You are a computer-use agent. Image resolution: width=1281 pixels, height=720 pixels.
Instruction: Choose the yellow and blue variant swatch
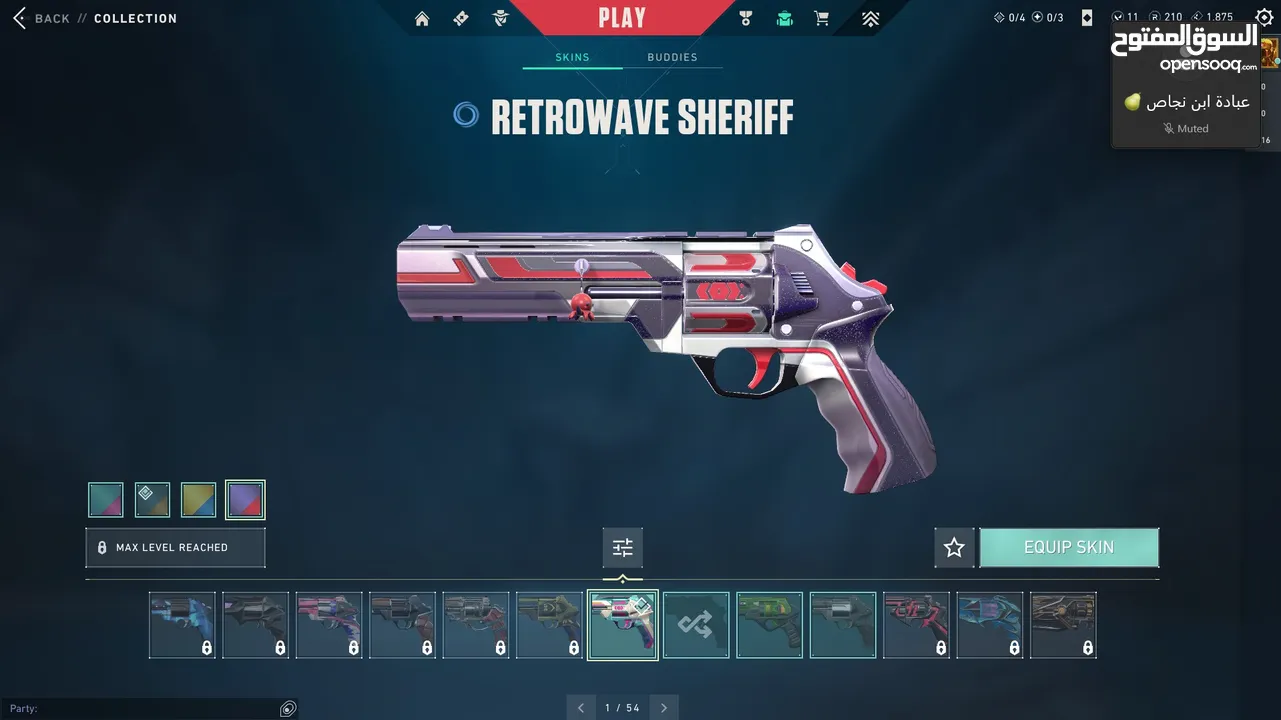tap(198, 500)
